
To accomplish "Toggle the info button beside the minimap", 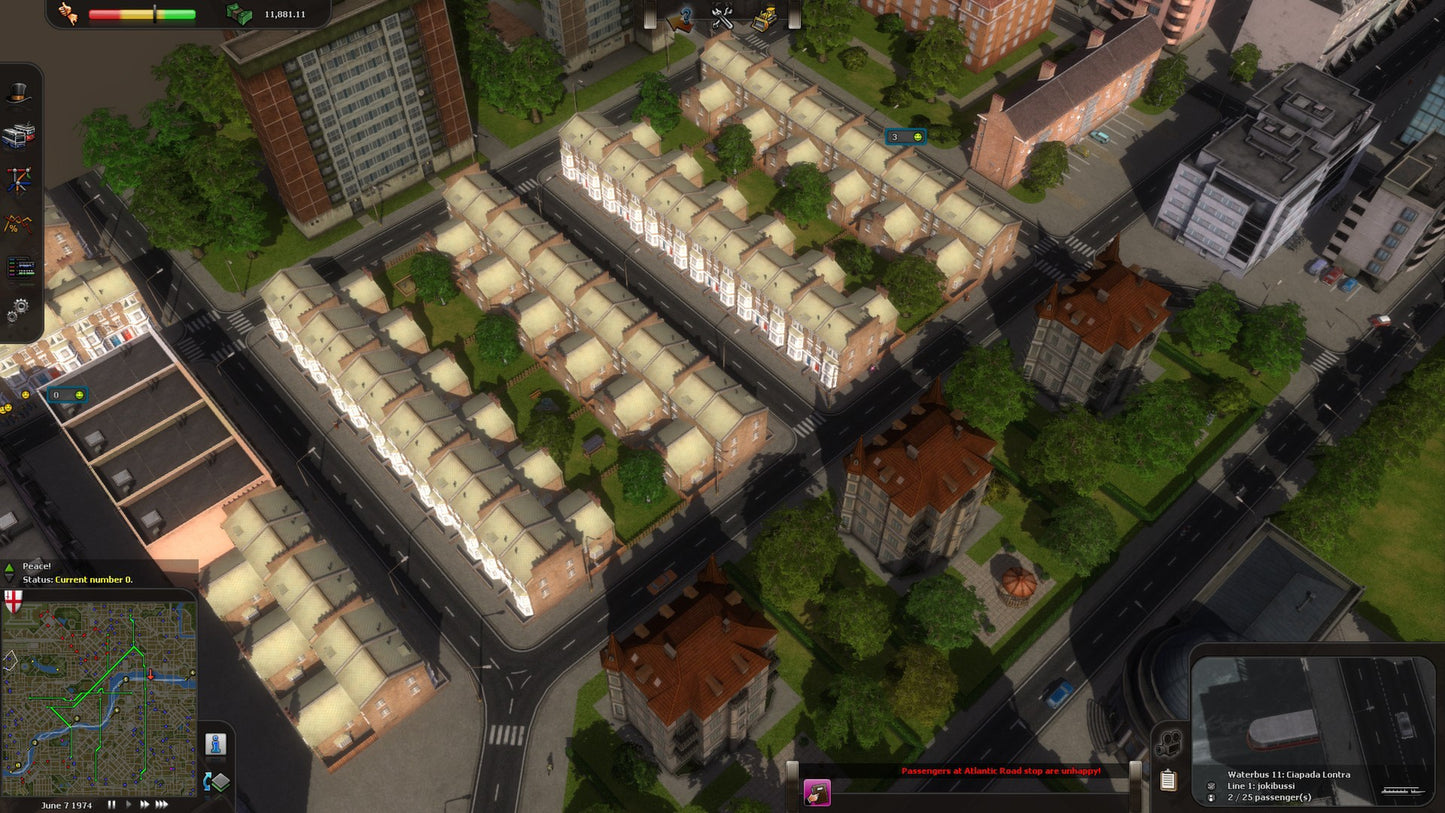I will [x=216, y=743].
